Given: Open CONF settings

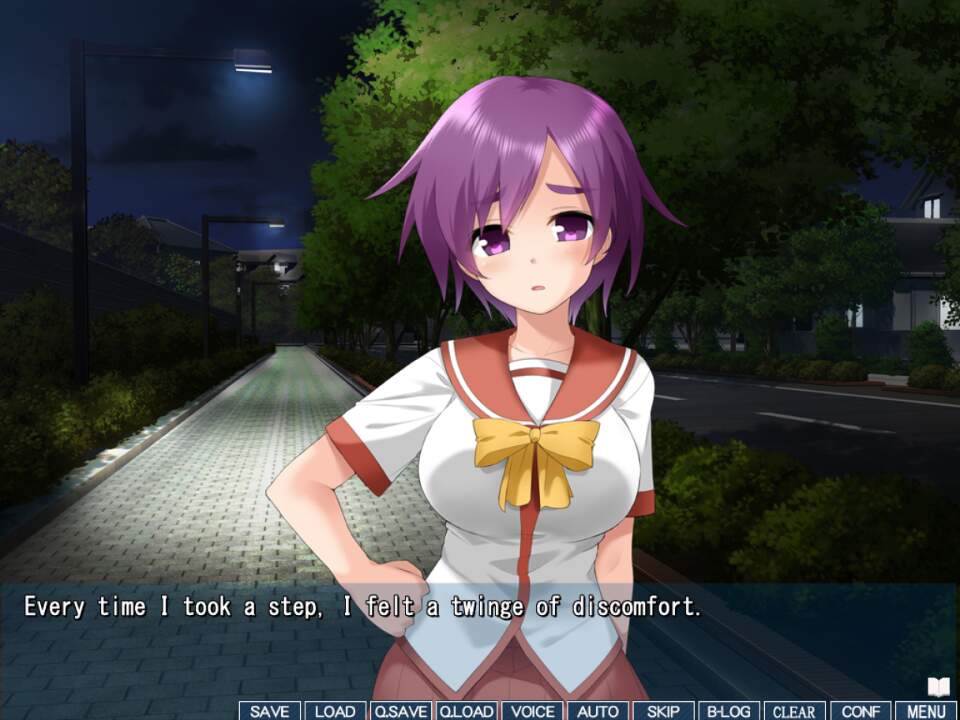Looking at the screenshot, I should [860, 711].
